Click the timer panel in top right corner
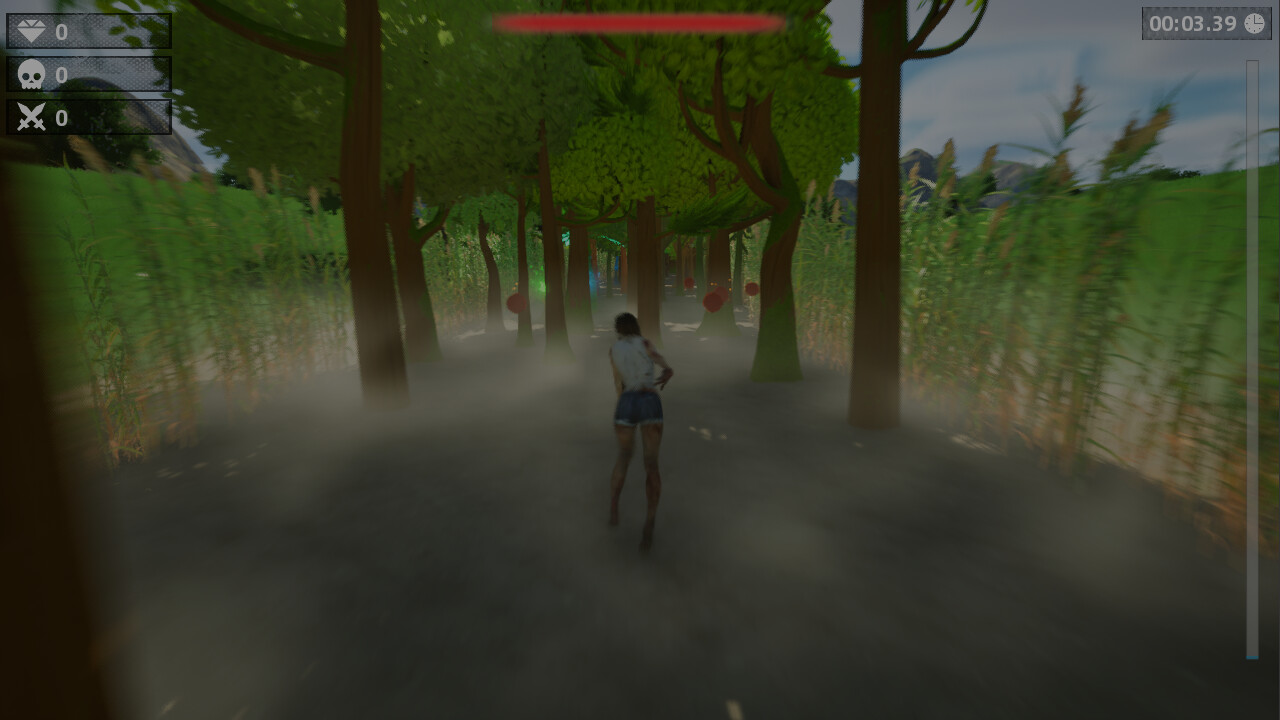 pos(1207,24)
